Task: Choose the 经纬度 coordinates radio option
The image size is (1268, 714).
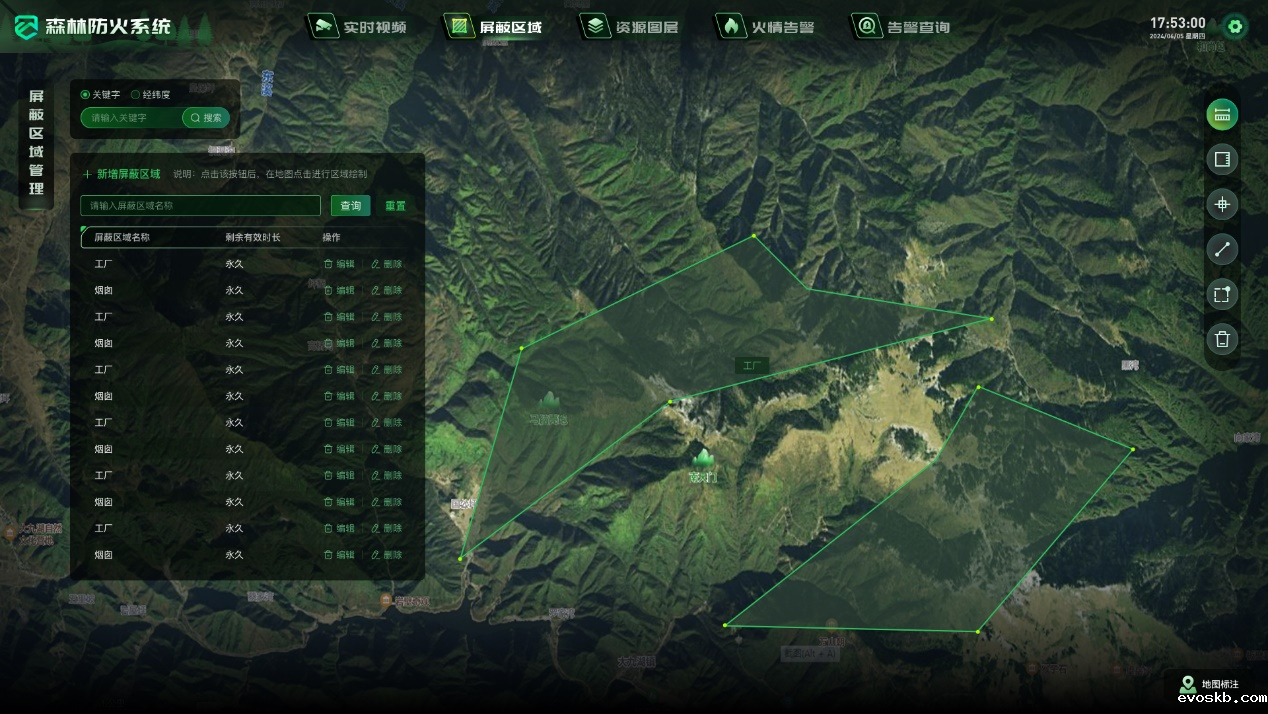Action: pyautogui.click(x=136, y=95)
